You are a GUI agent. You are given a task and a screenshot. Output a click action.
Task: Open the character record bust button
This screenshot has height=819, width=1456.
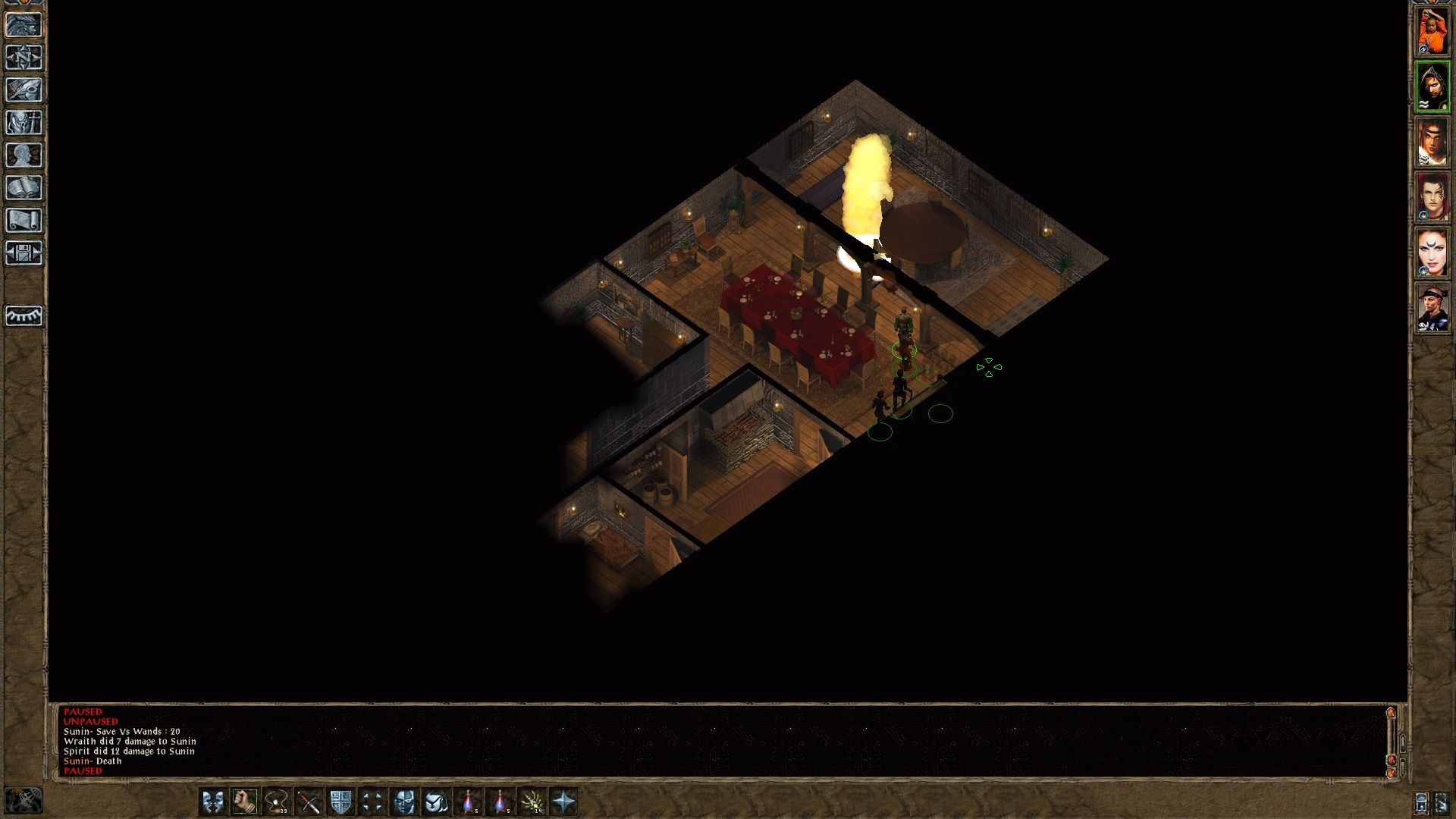point(24,155)
